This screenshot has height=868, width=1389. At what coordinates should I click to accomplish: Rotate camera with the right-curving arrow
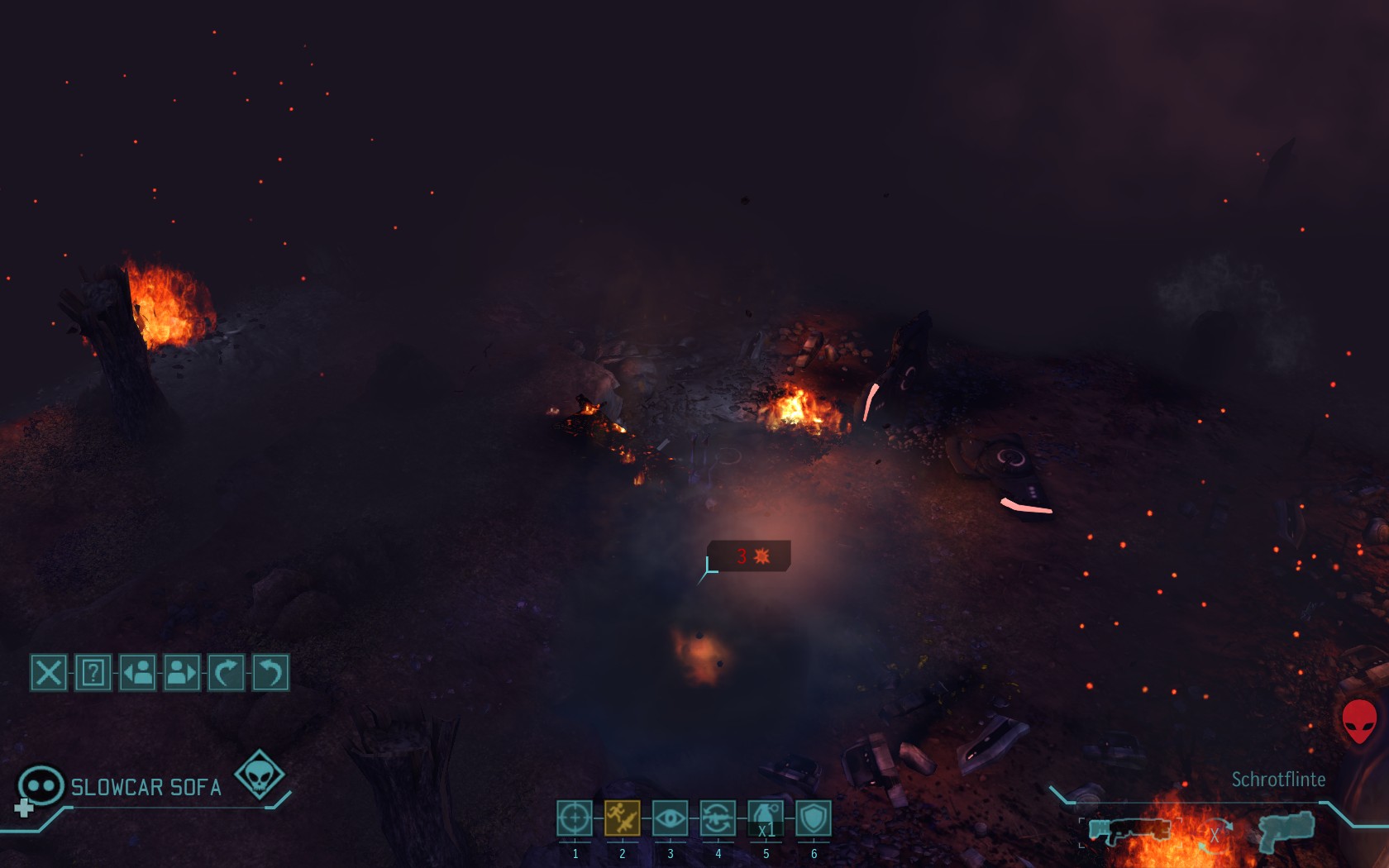coord(226,672)
